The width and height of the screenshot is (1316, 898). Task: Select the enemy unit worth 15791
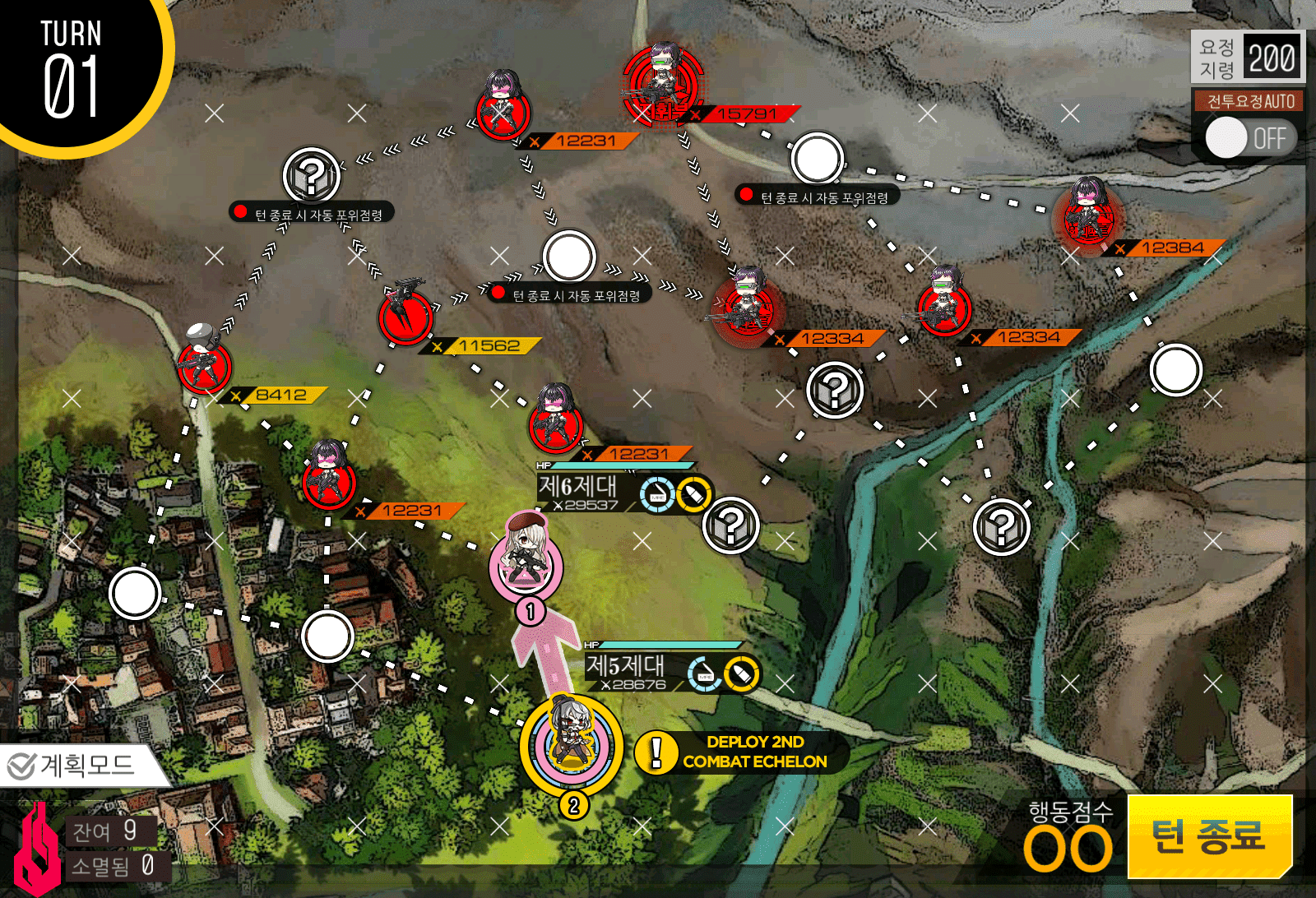click(x=662, y=82)
